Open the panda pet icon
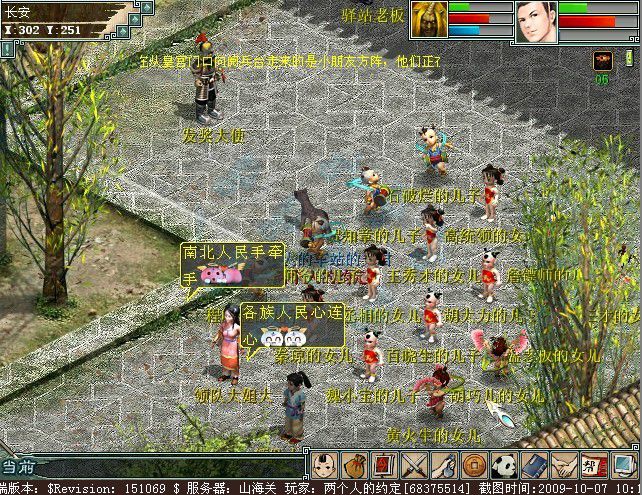 [503, 465]
